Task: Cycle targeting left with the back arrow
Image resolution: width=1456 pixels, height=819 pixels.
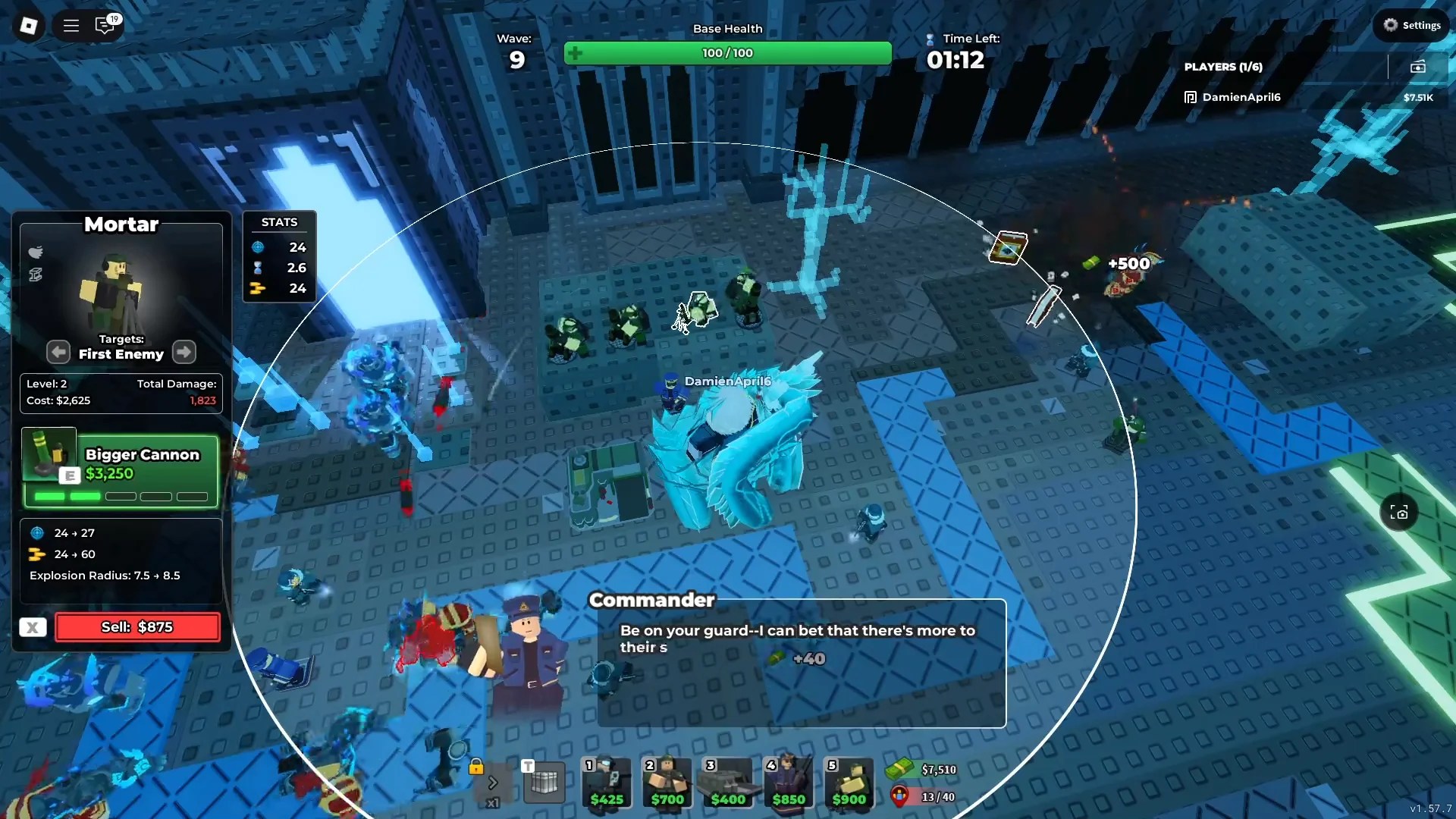Action: point(58,352)
